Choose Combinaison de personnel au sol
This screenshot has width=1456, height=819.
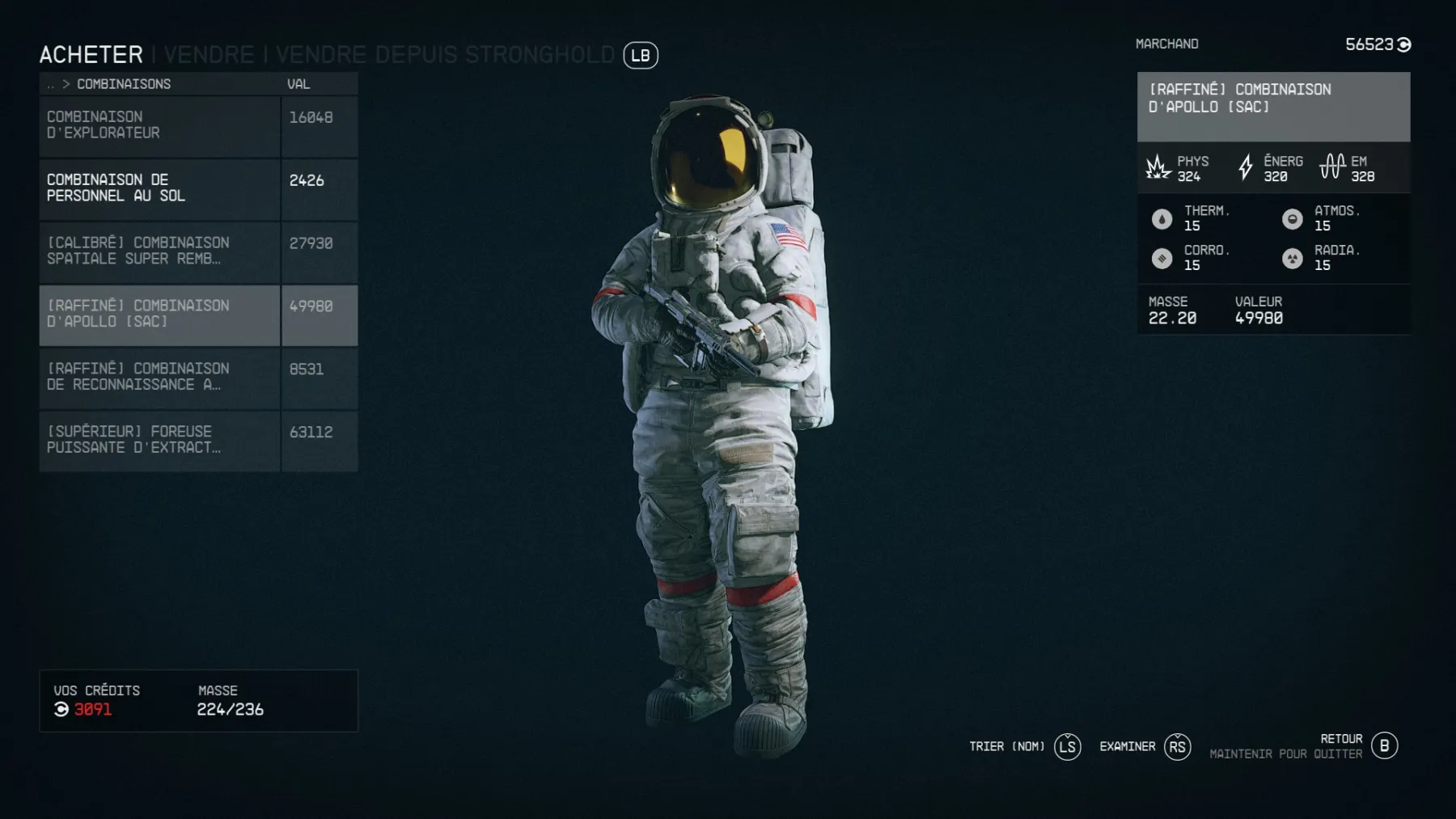click(x=159, y=188)
